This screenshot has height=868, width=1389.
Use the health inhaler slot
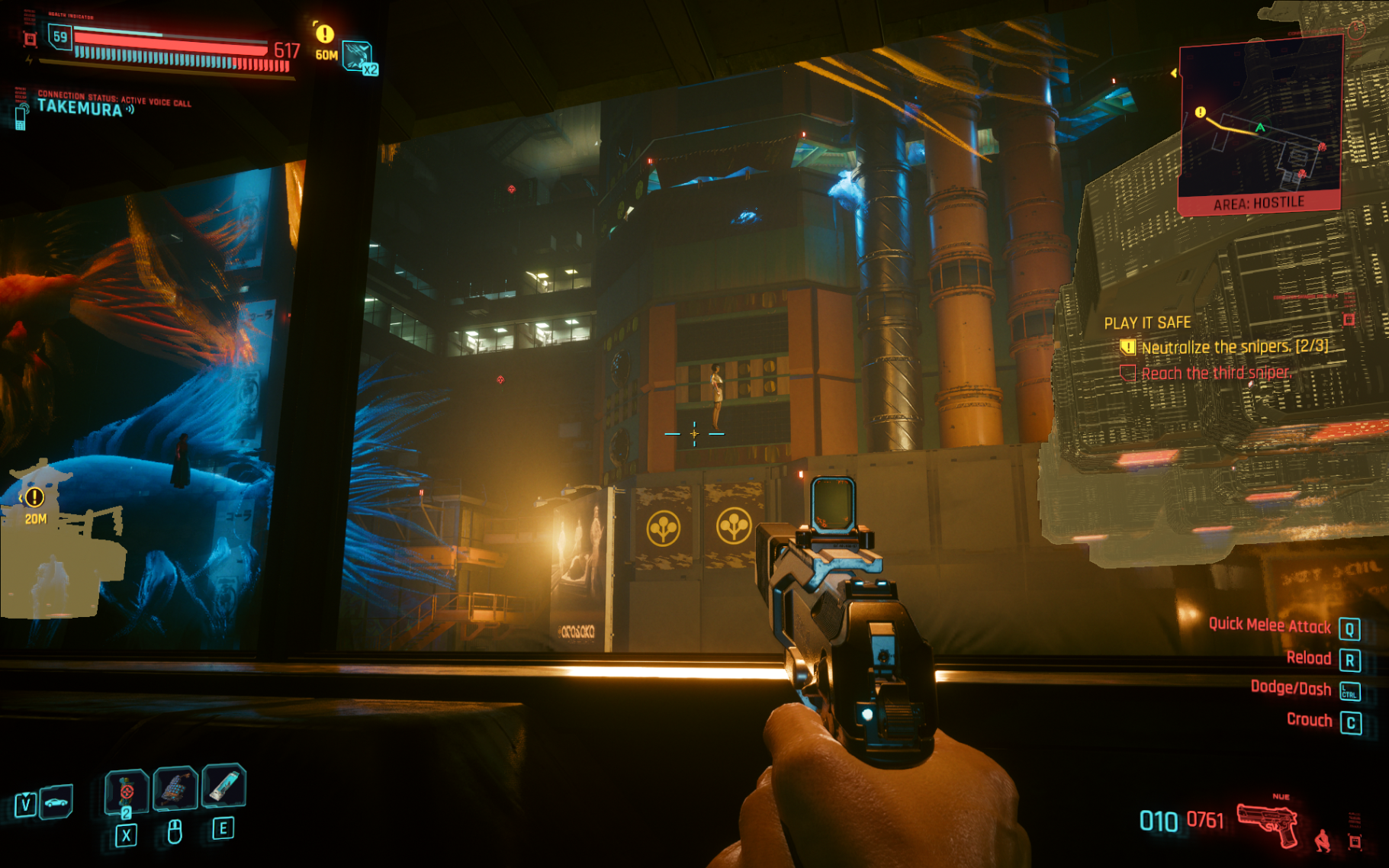(x=223, y=786)
